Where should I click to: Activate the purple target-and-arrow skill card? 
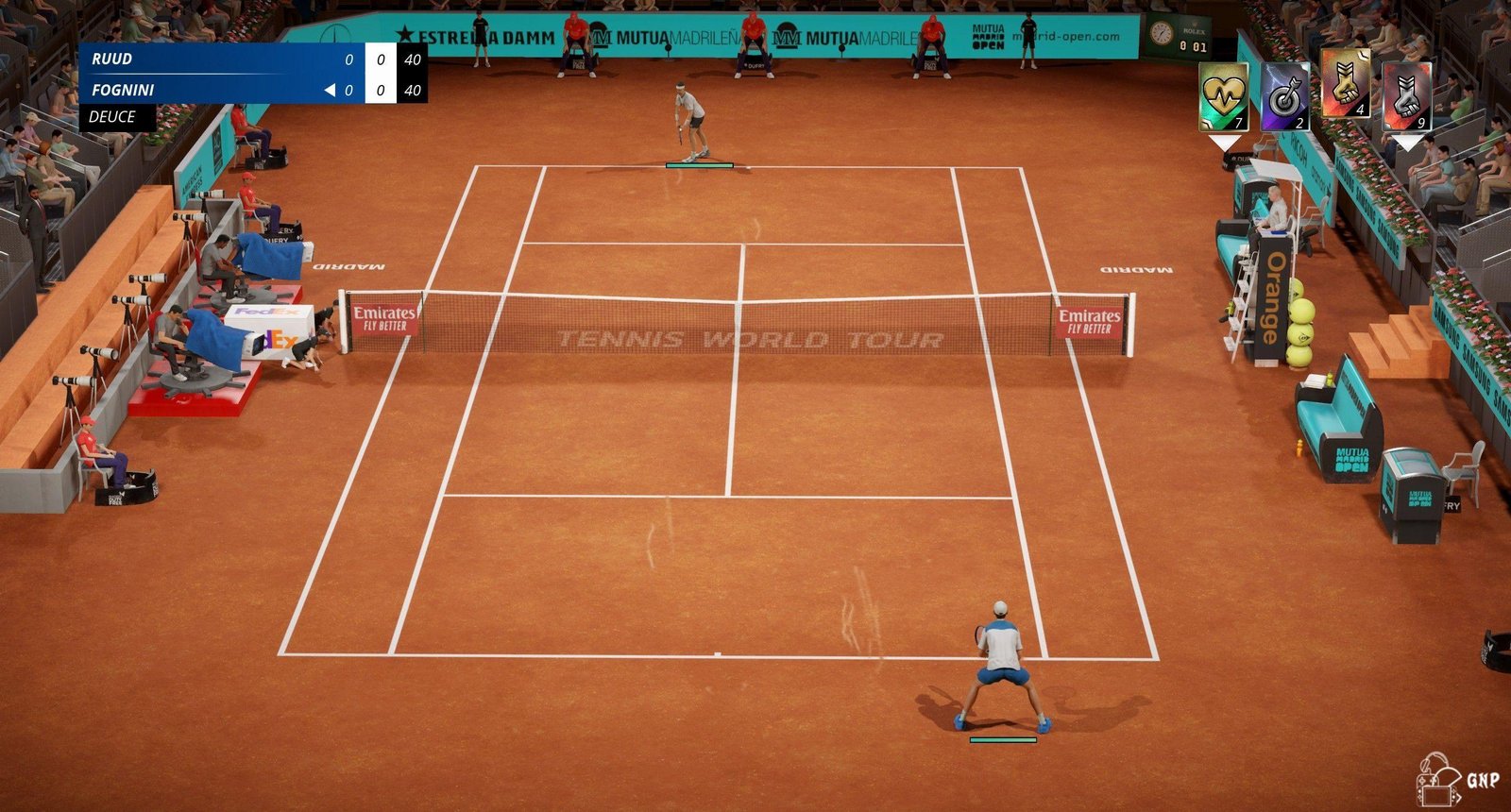pyautogui.click(x=1285, y=96)
